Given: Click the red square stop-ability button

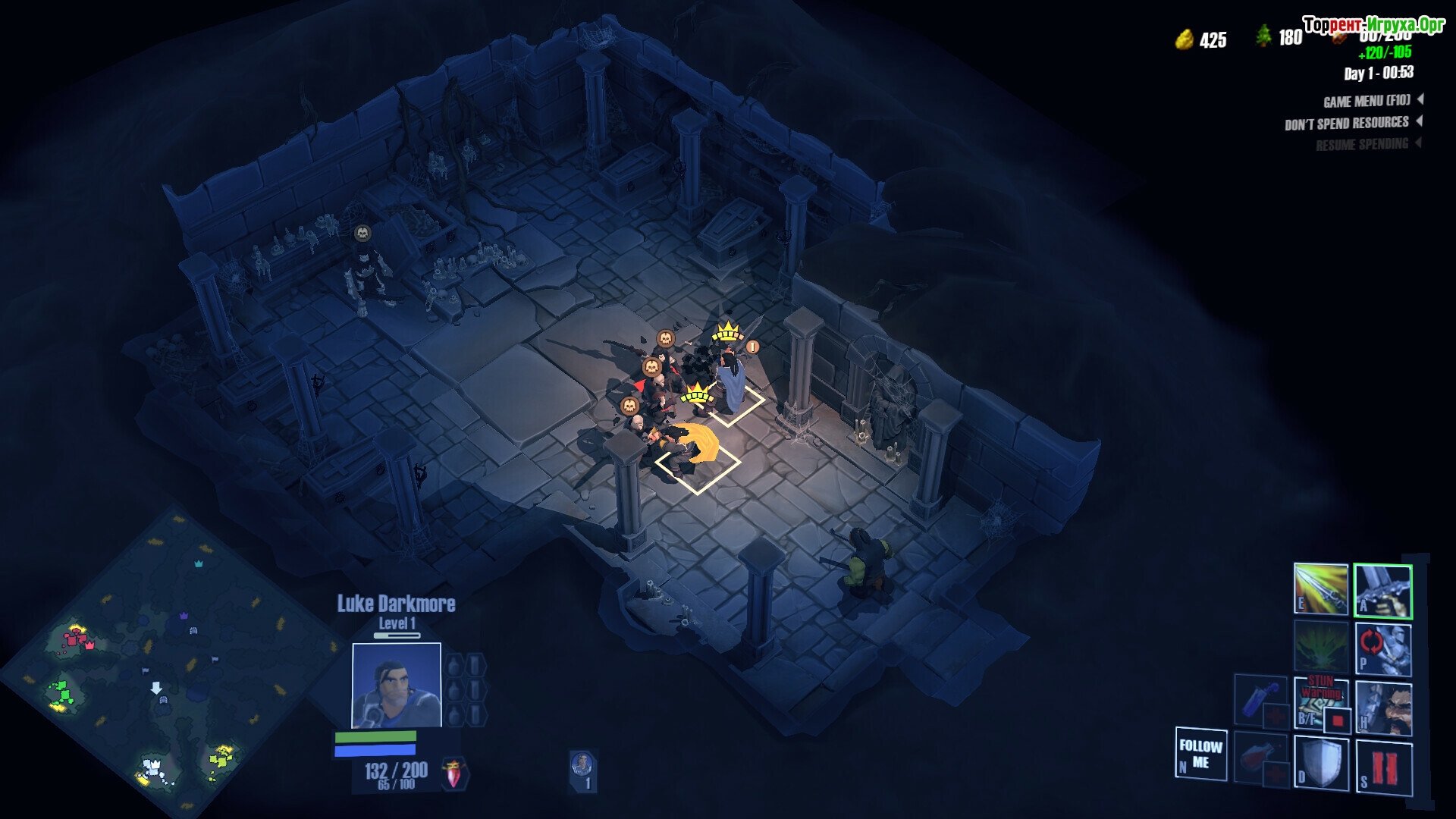Looking at the screenshot, I should pyautogui.click(x=1338, y=720).
